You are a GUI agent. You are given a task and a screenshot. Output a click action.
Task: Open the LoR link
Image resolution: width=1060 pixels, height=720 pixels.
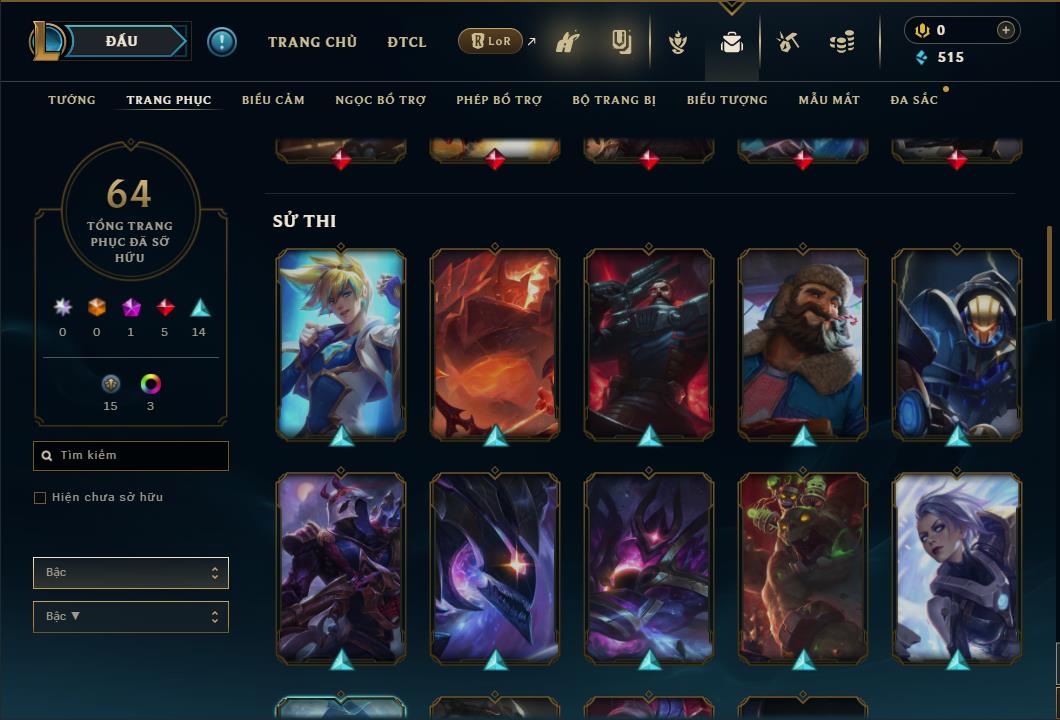pyautogui.click(x=490, y=41)
